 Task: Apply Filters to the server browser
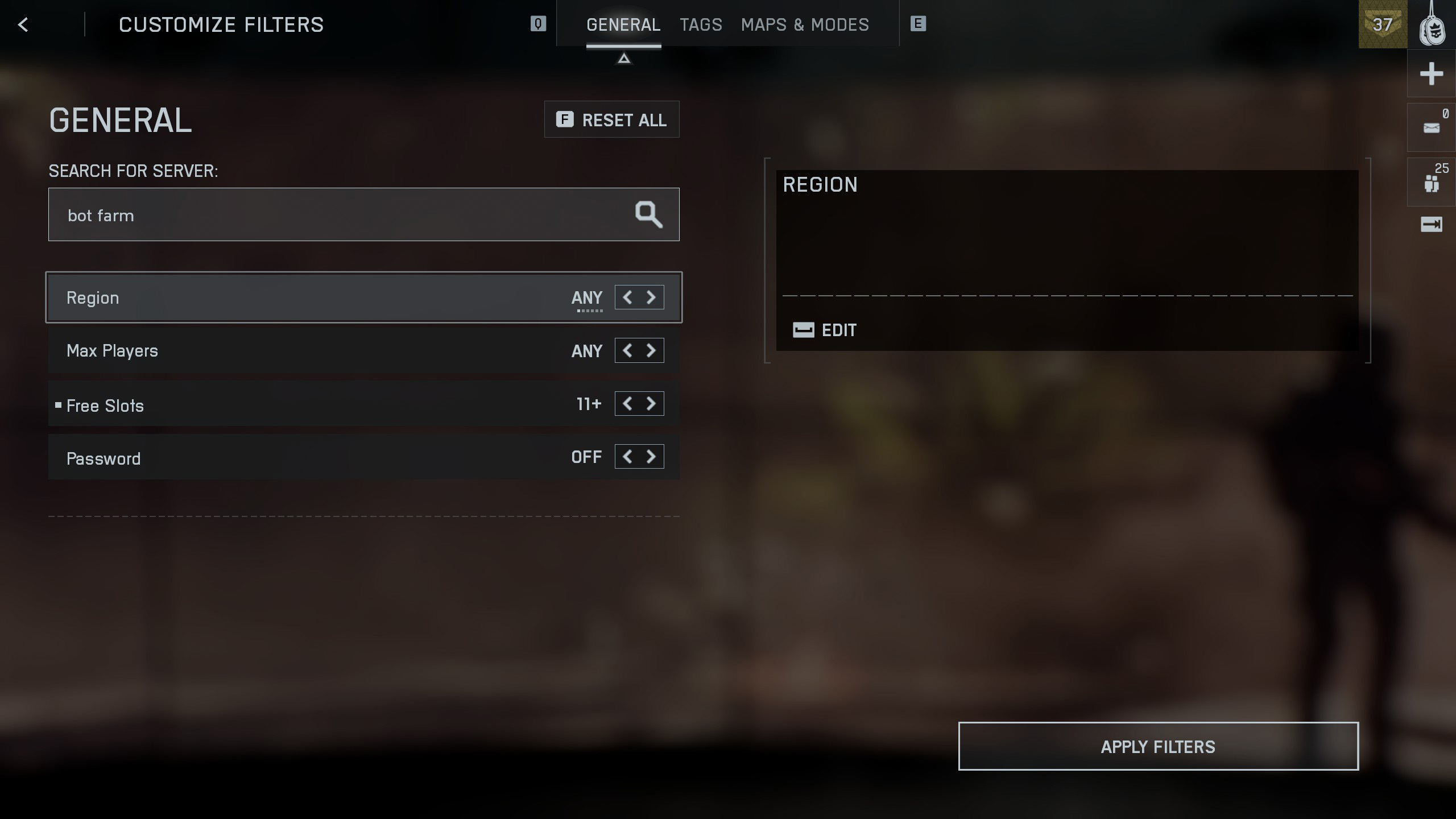[x=1158, y=746]
